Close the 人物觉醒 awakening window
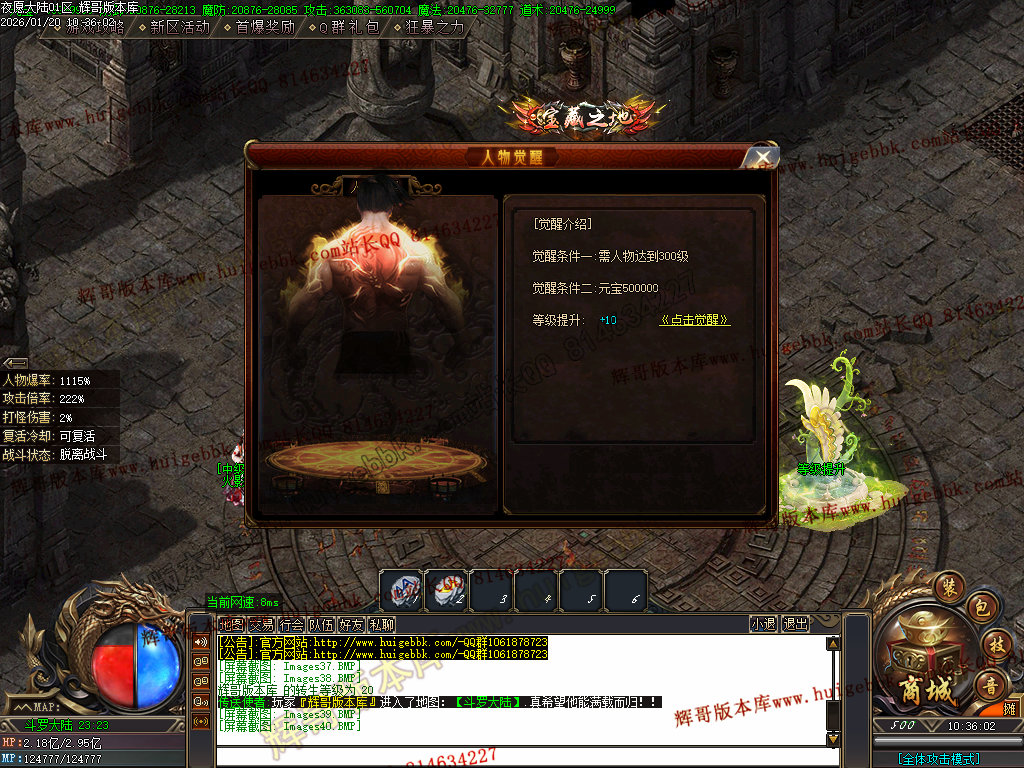1024x768 pixels. tap(762, 157)
